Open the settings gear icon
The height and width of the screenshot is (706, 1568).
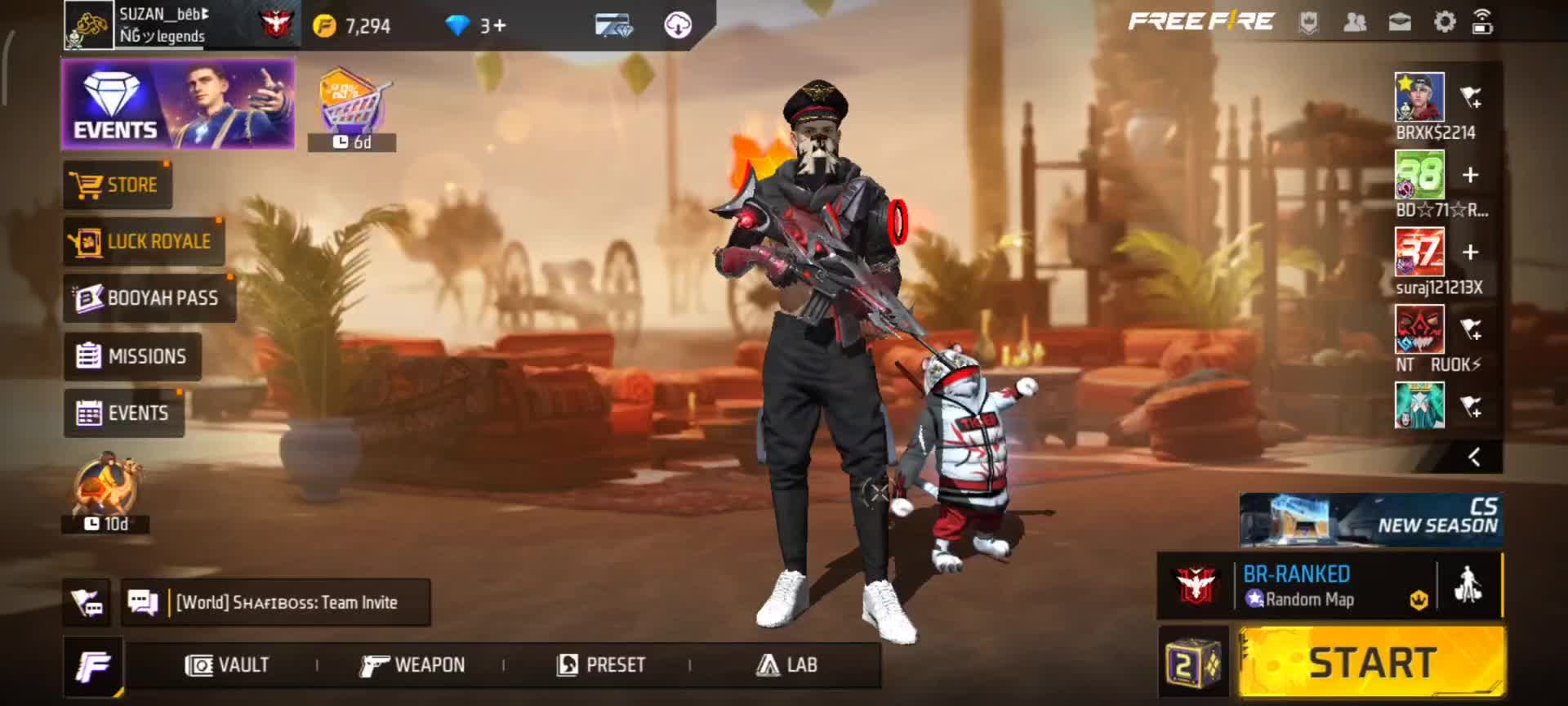point(1444,22)
